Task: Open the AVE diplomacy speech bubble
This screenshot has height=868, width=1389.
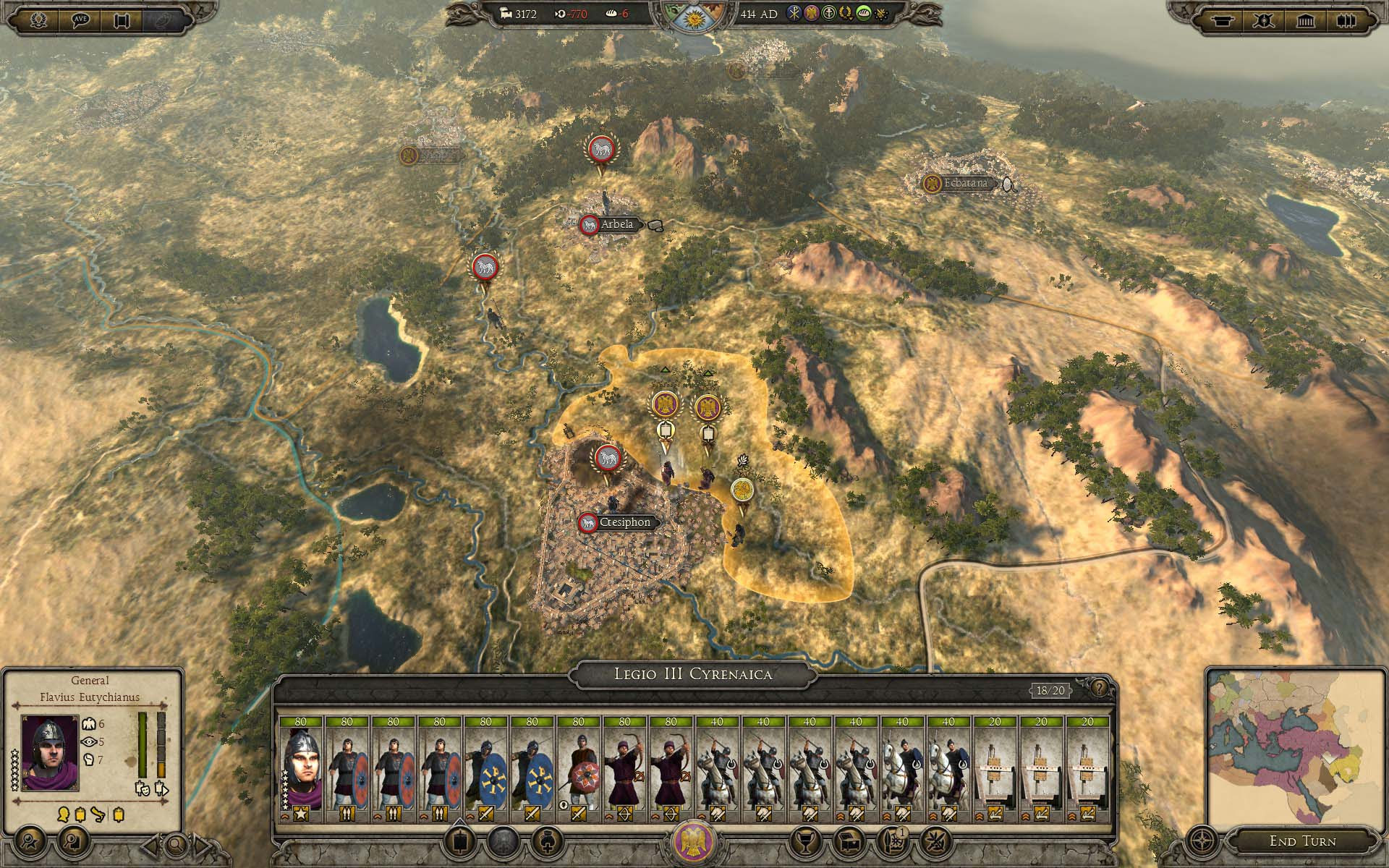Action: pyautogui.click(x=81, y=20)
